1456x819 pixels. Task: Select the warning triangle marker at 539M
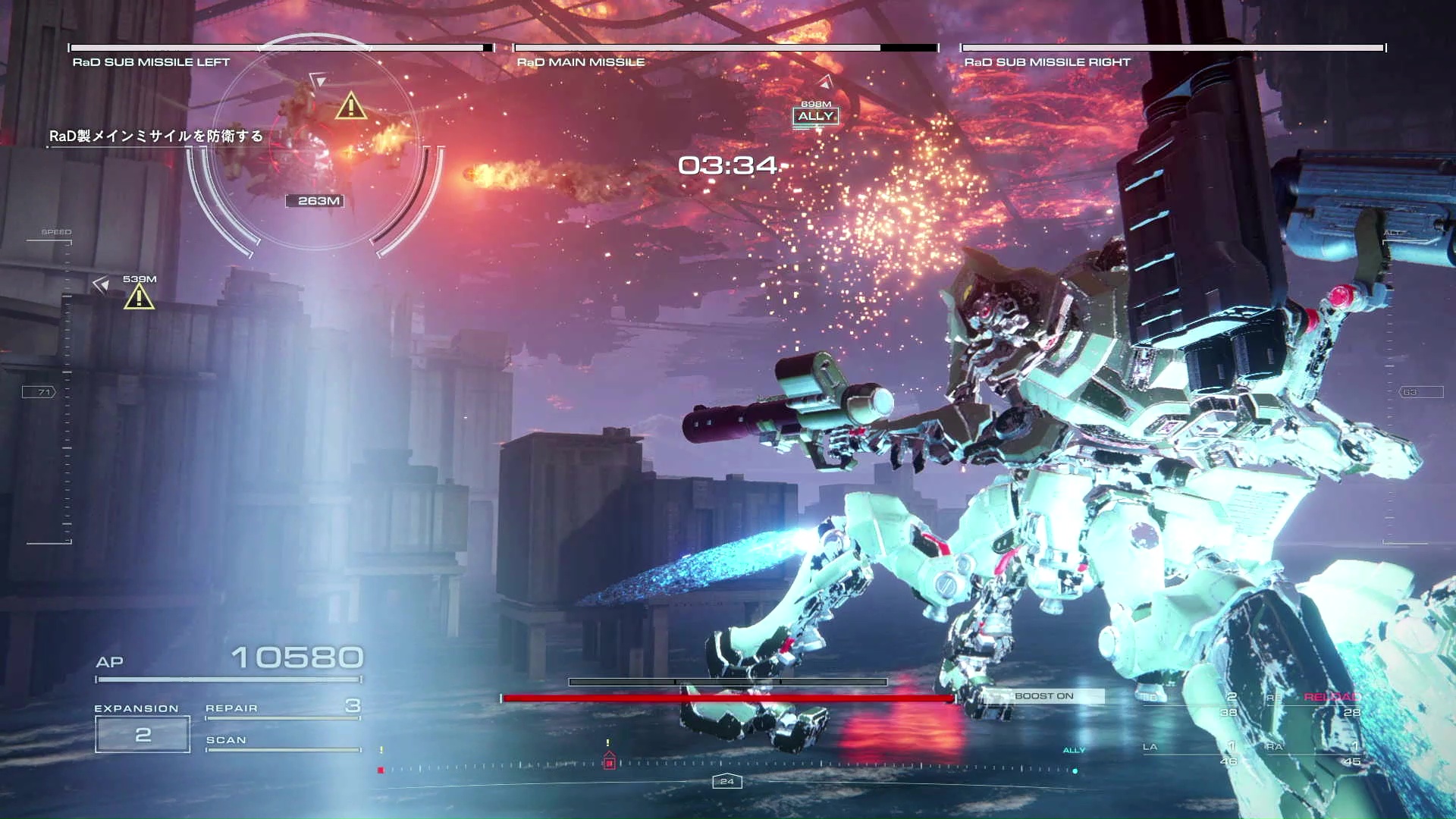139,297
